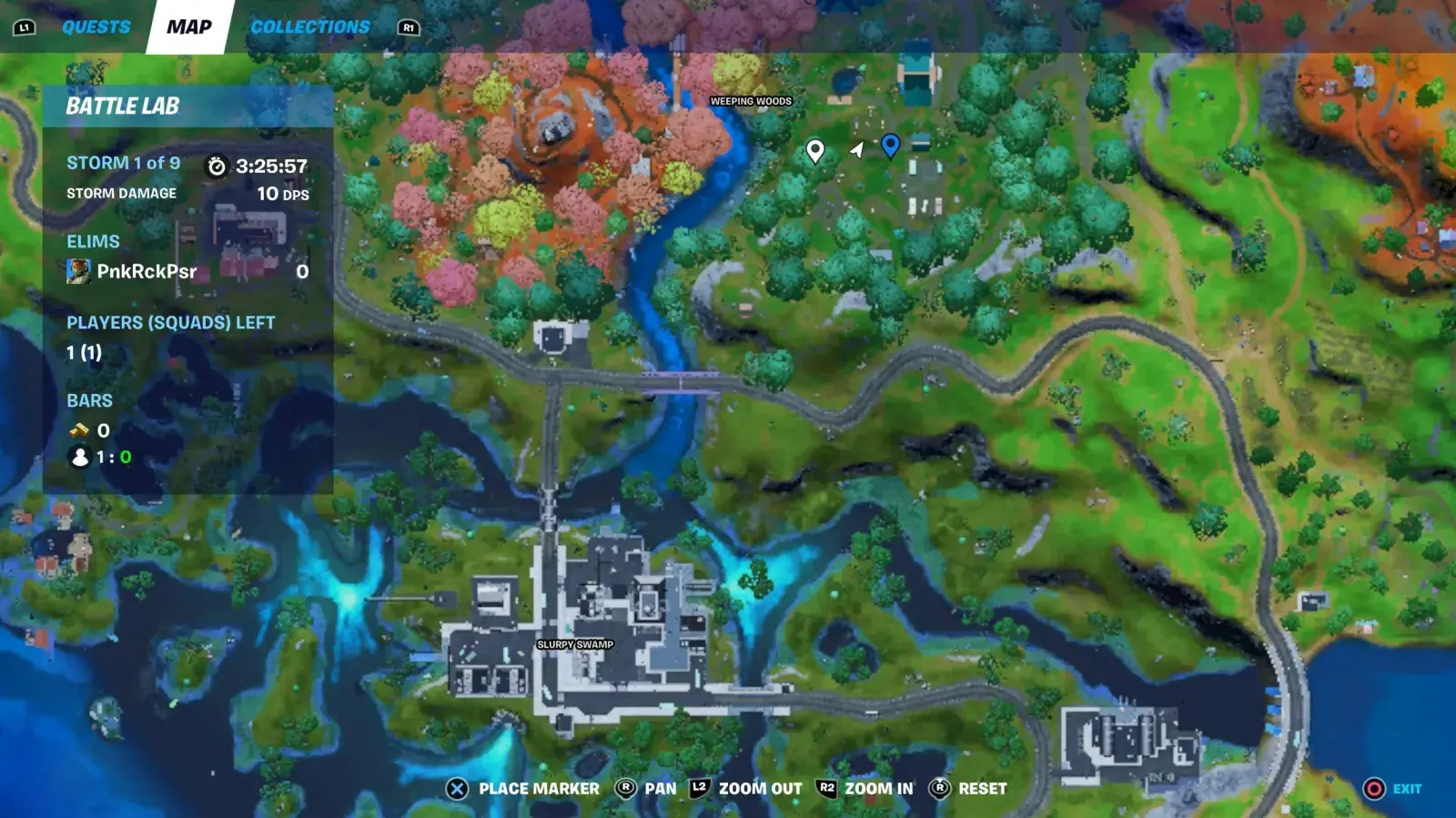The width and height of the screenshot is (1456, 818).
Task: Click the Zoom Out map control
Action: (x=747, y=789)
